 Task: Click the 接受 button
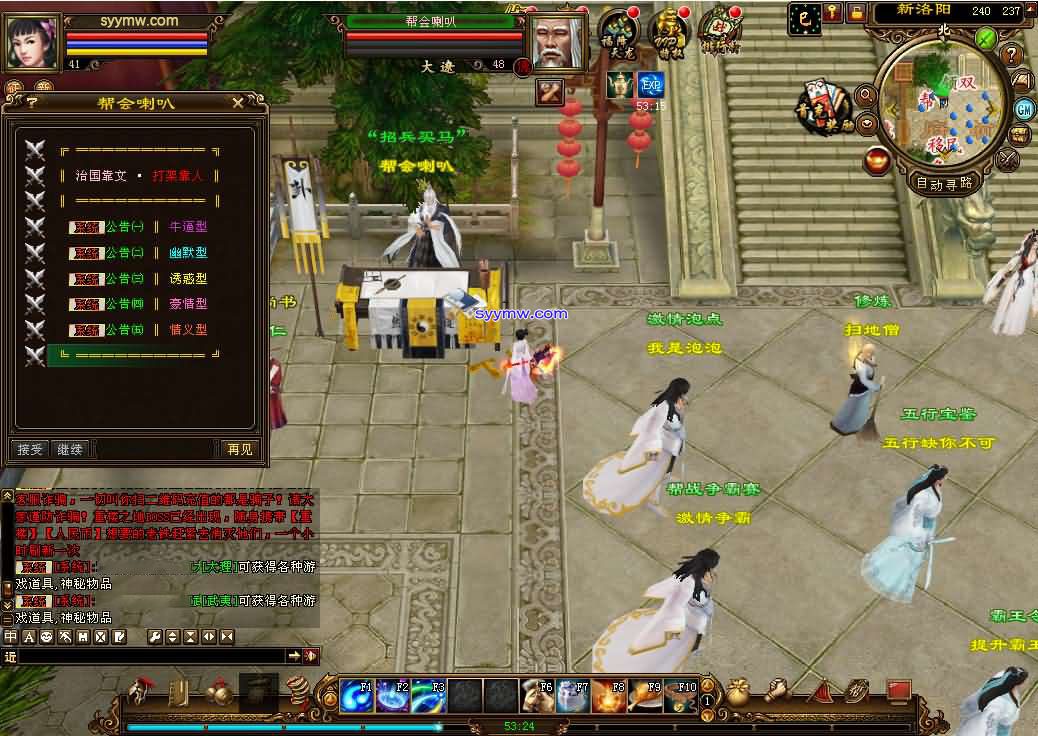pos(30,449)
